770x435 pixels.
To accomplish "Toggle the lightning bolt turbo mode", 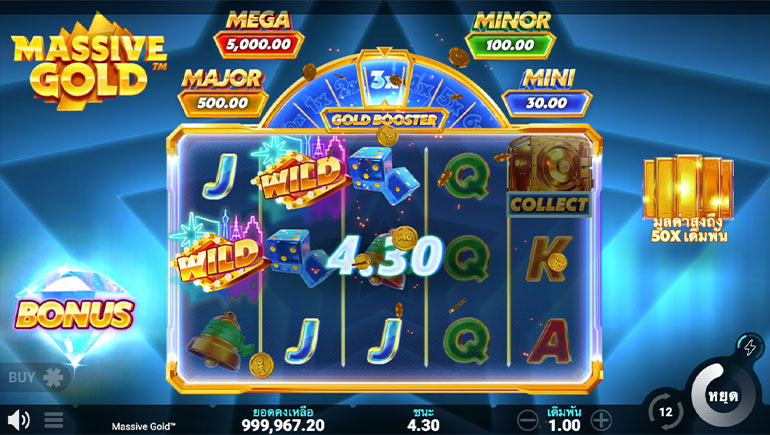I will click(x=749, y=347).
